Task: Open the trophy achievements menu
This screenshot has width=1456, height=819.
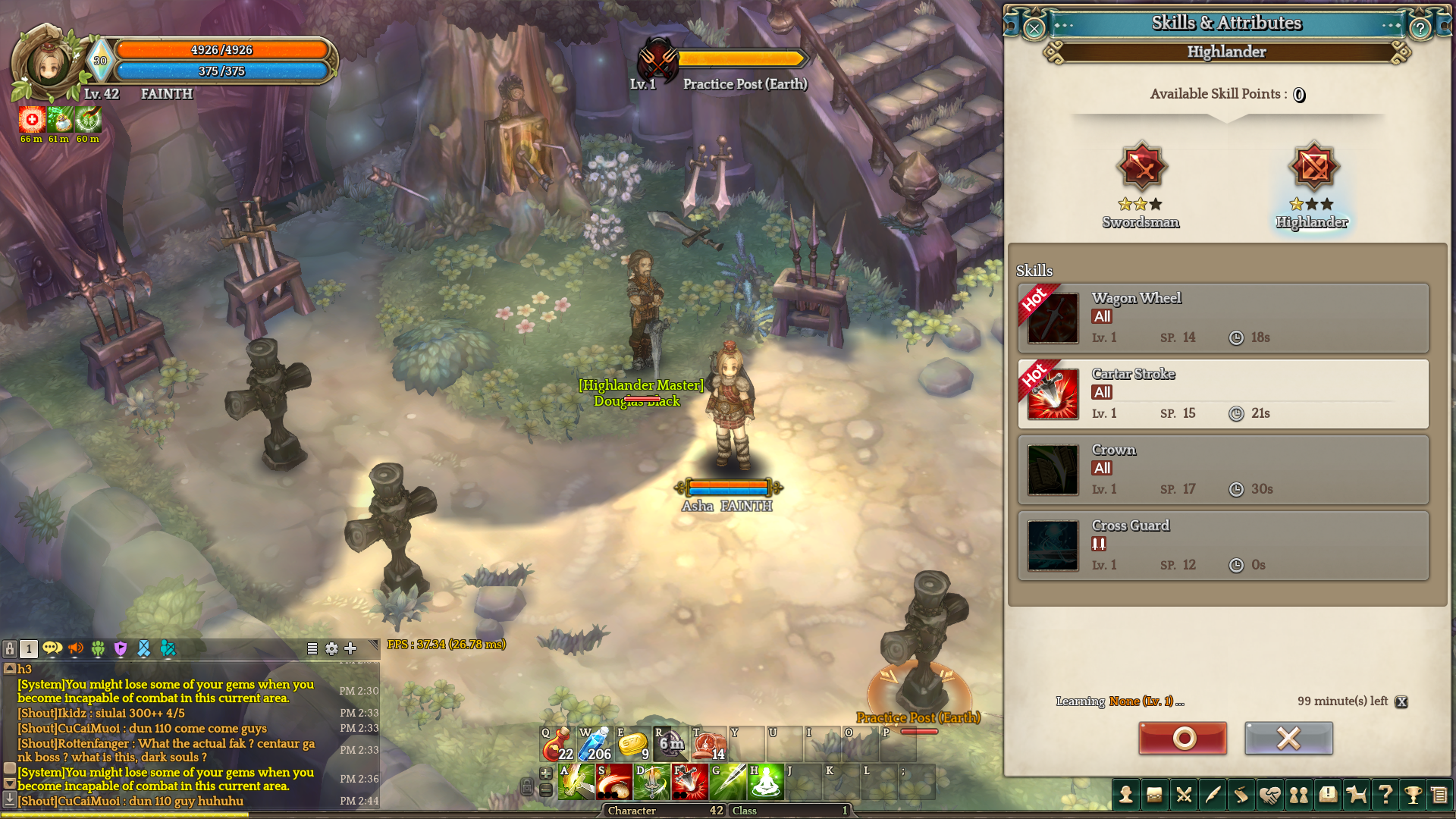Action: [1413, 795]
